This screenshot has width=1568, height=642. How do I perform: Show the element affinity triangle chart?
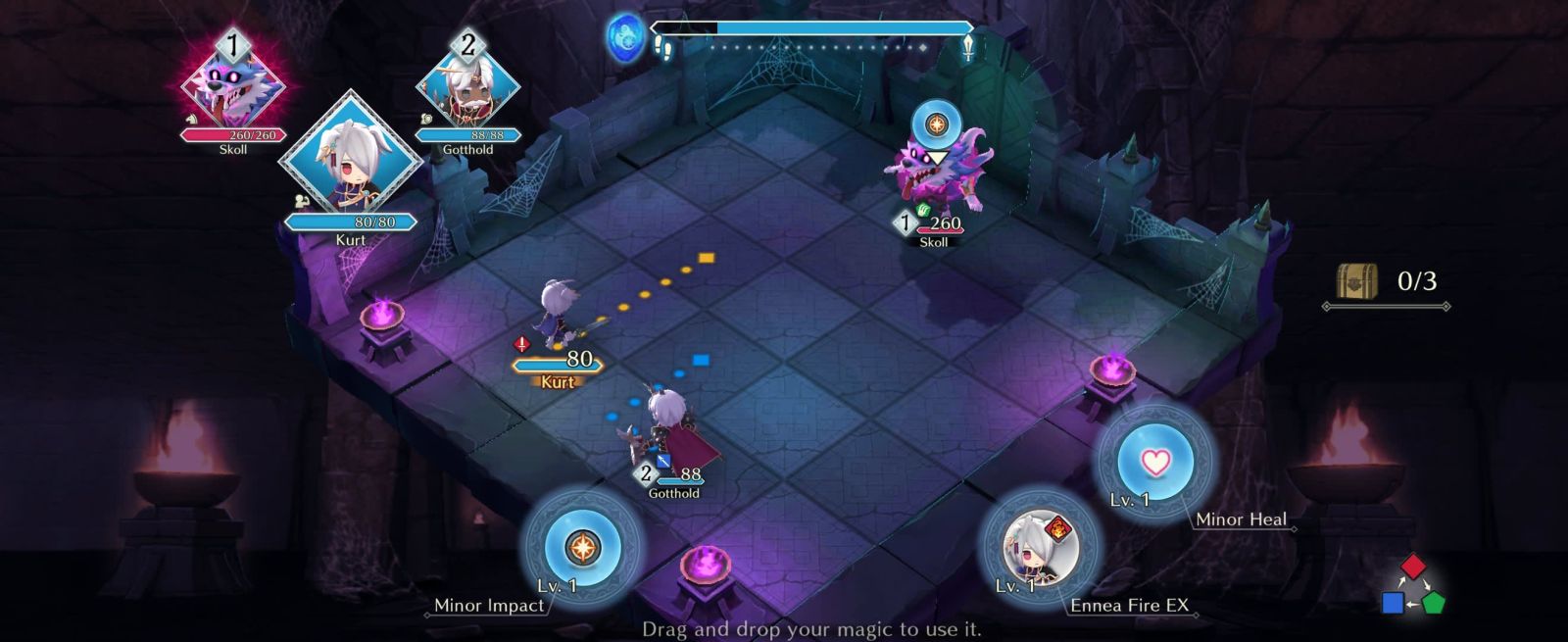pyautogui.click(x=1413, y=586)
